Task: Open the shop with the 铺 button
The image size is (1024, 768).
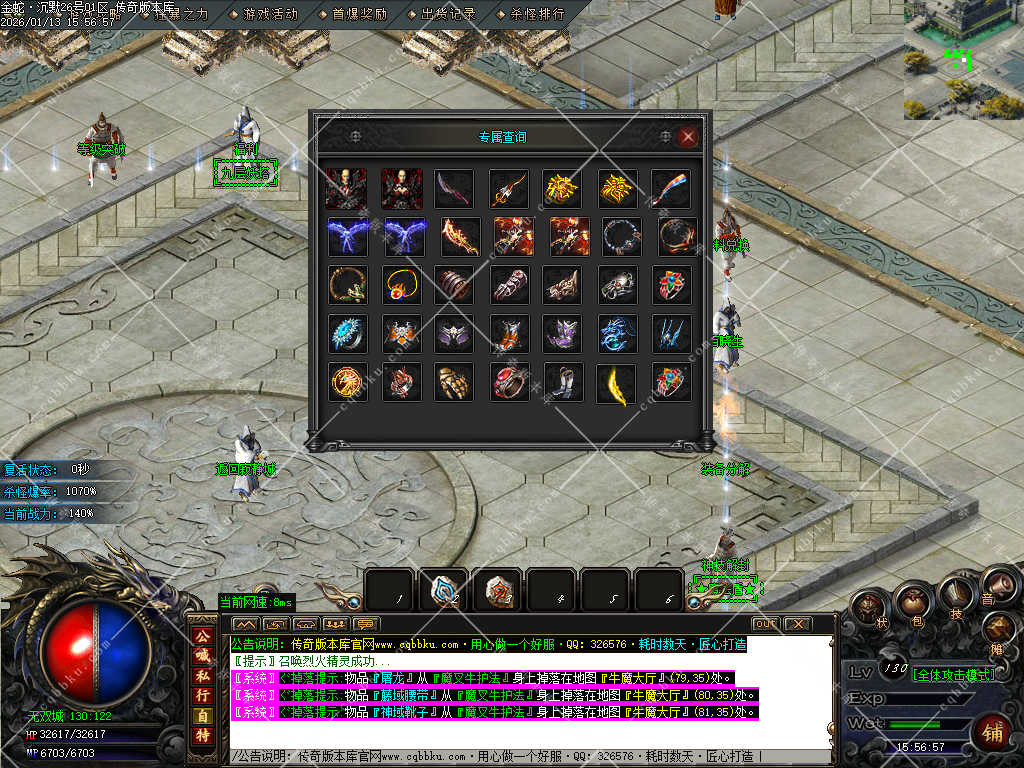Action: click(992, 732)
